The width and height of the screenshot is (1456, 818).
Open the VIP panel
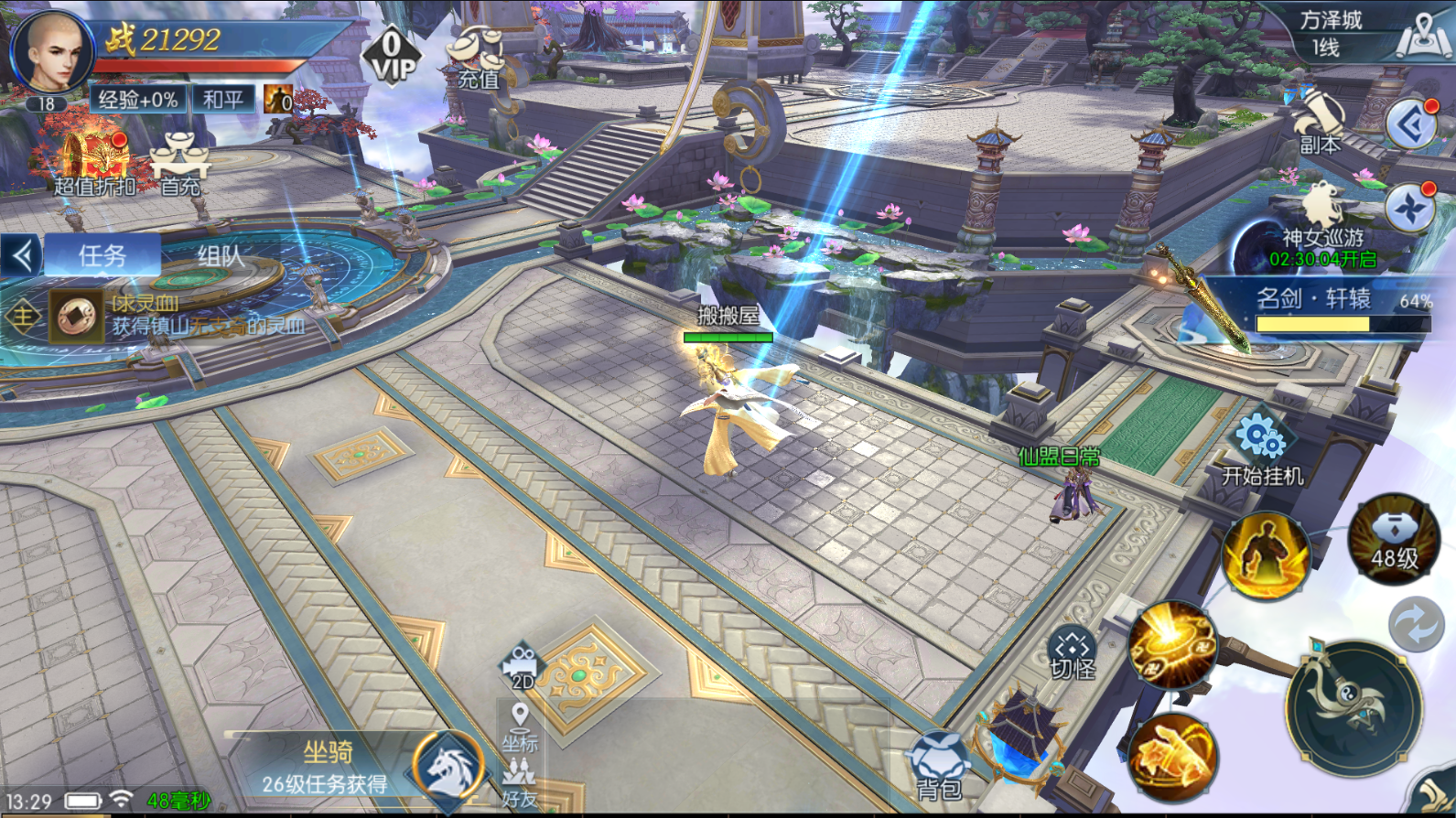(393, 55)
